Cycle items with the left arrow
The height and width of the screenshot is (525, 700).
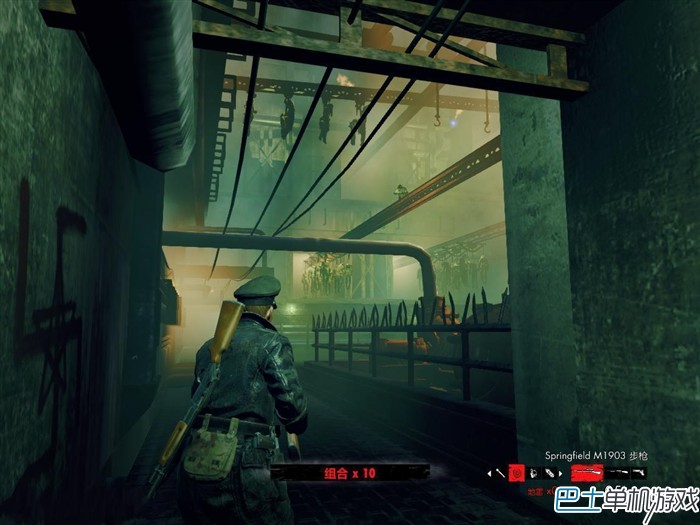point(490,472)
